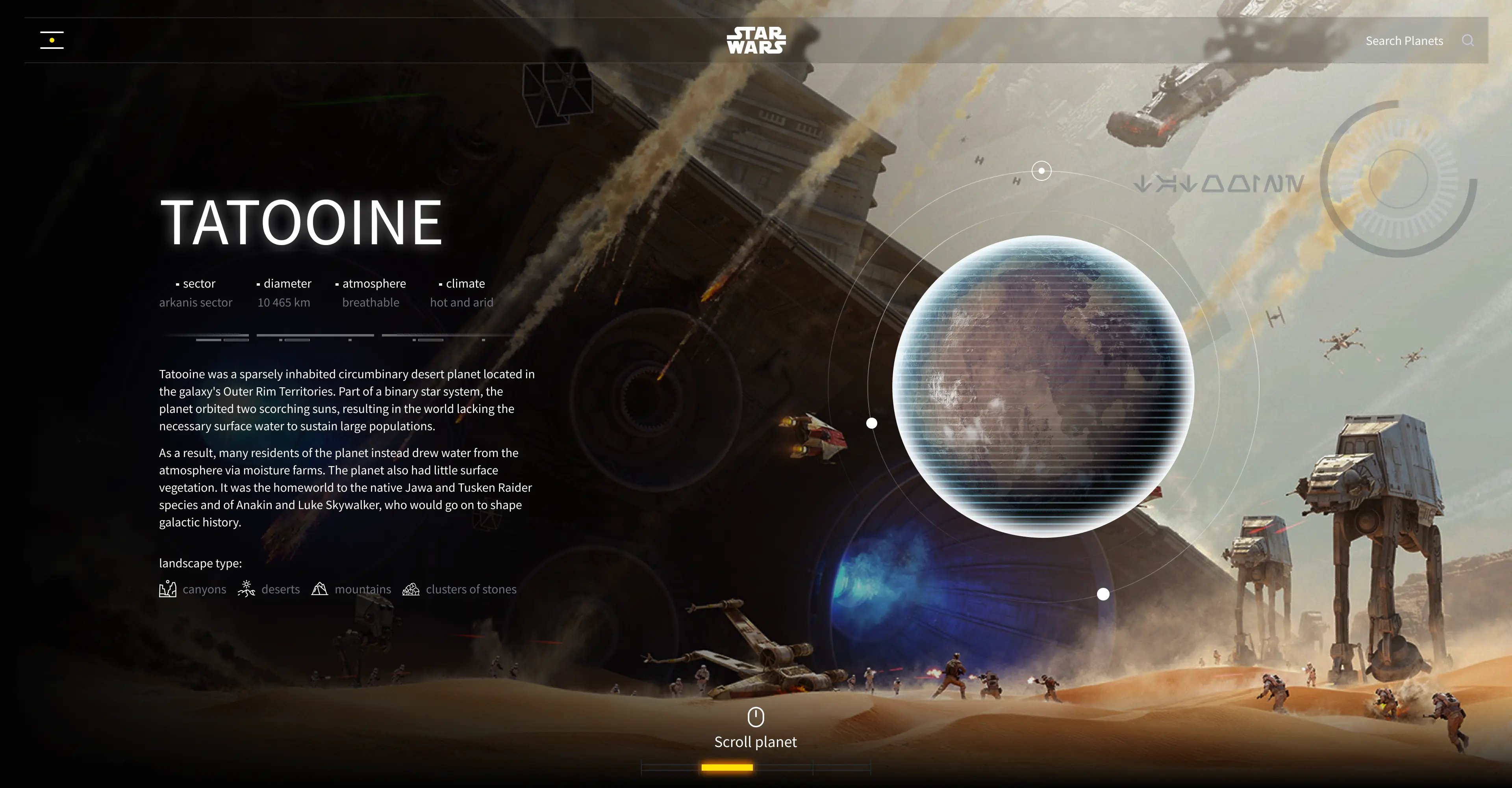Click the yellow segment on the planet progress bar
The width and height of the screenshot is (1512, 788).
pos(728,768)
